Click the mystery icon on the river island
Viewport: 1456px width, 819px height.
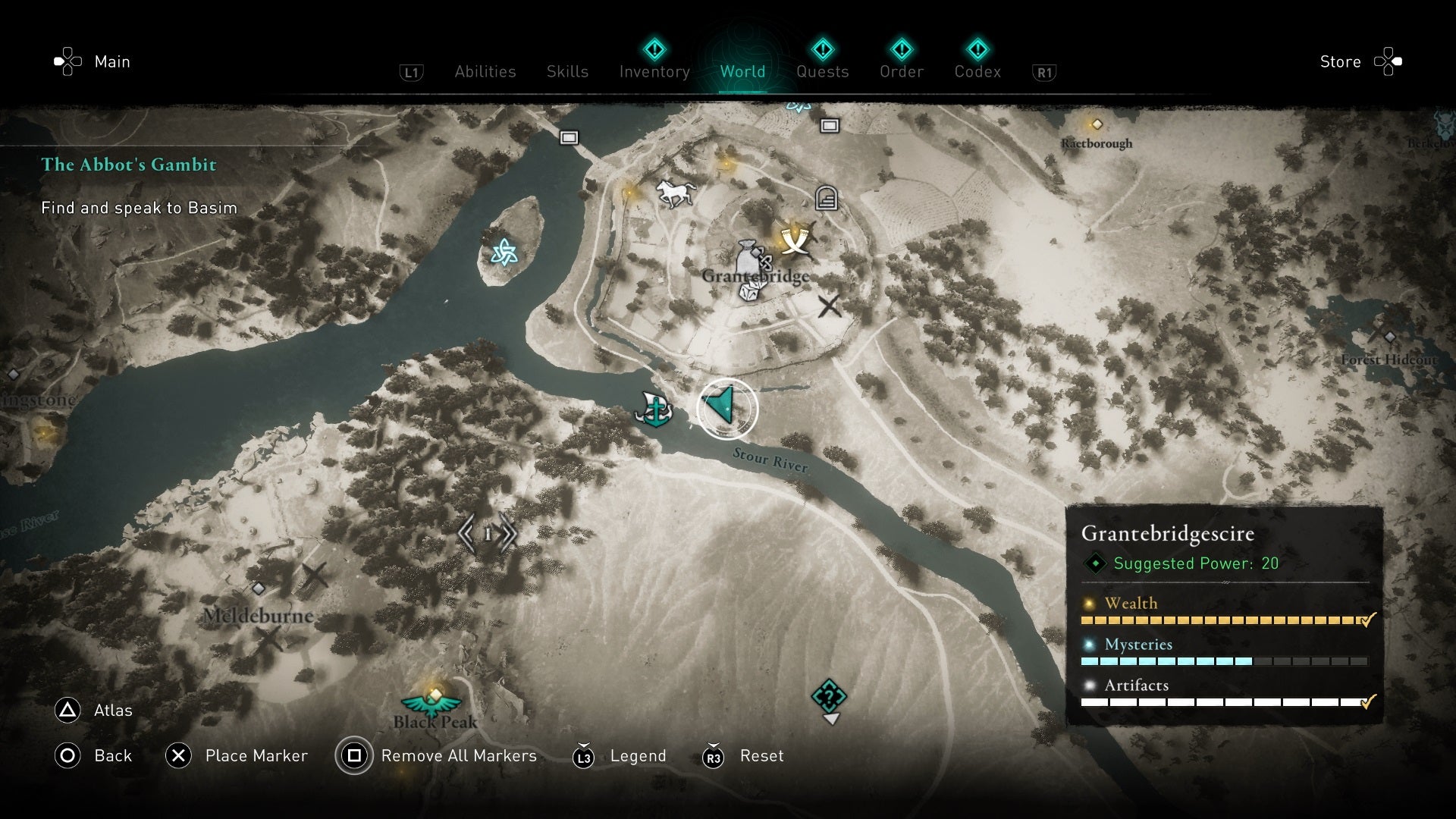click(504, 252)
